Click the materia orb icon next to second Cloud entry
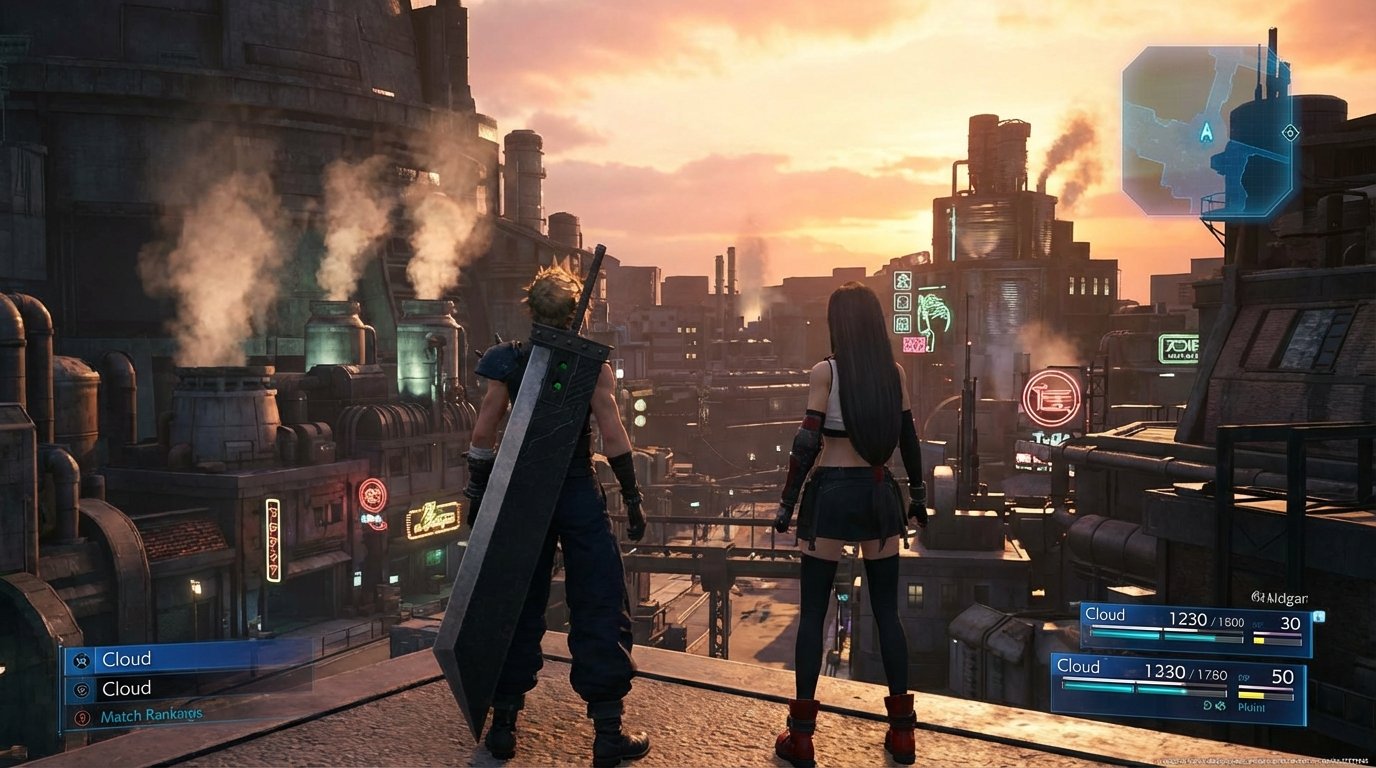This screenshot has width=1376, height=768. pyautogui.click(x=82, y=688)
